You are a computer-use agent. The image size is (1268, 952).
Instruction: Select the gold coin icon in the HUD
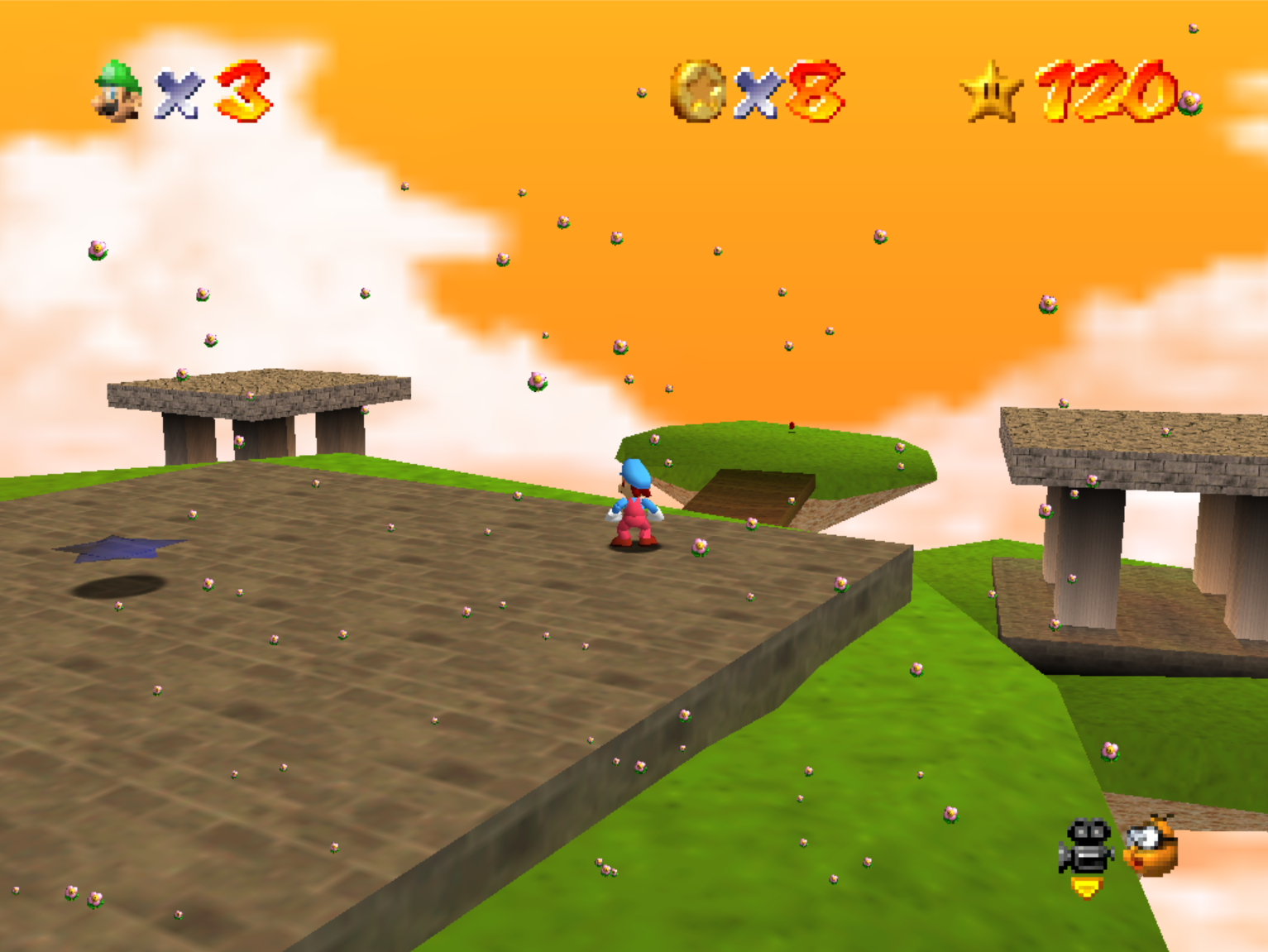click(x=699, y=91)
